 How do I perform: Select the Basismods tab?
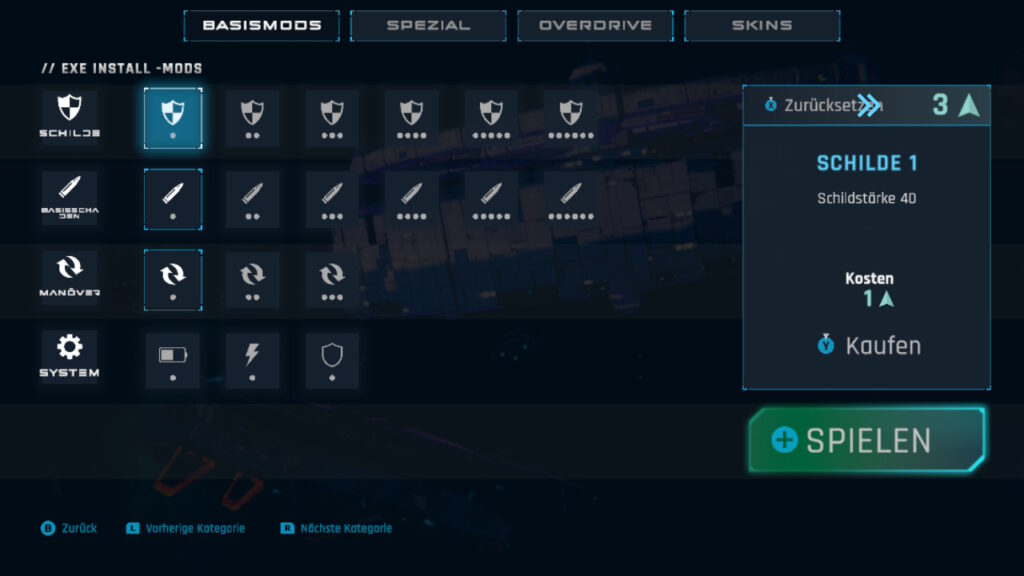pyautogui.click(x=261, y=25)
